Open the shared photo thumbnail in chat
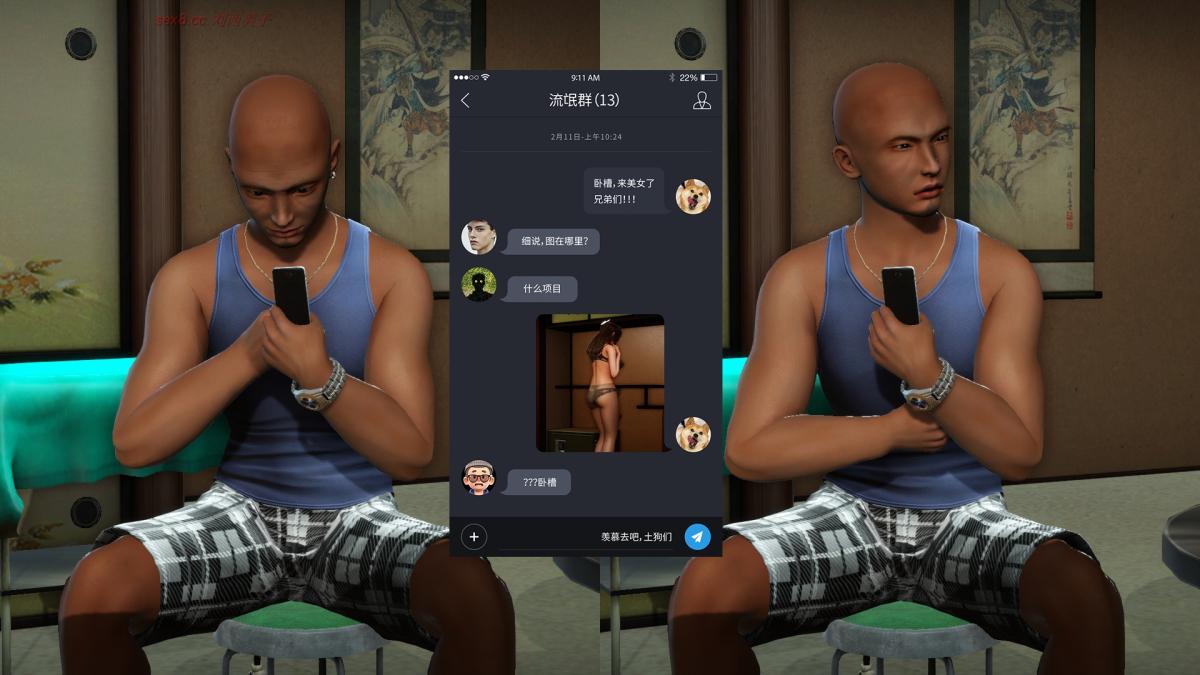1200x675 pixels. tap(600, 383)
